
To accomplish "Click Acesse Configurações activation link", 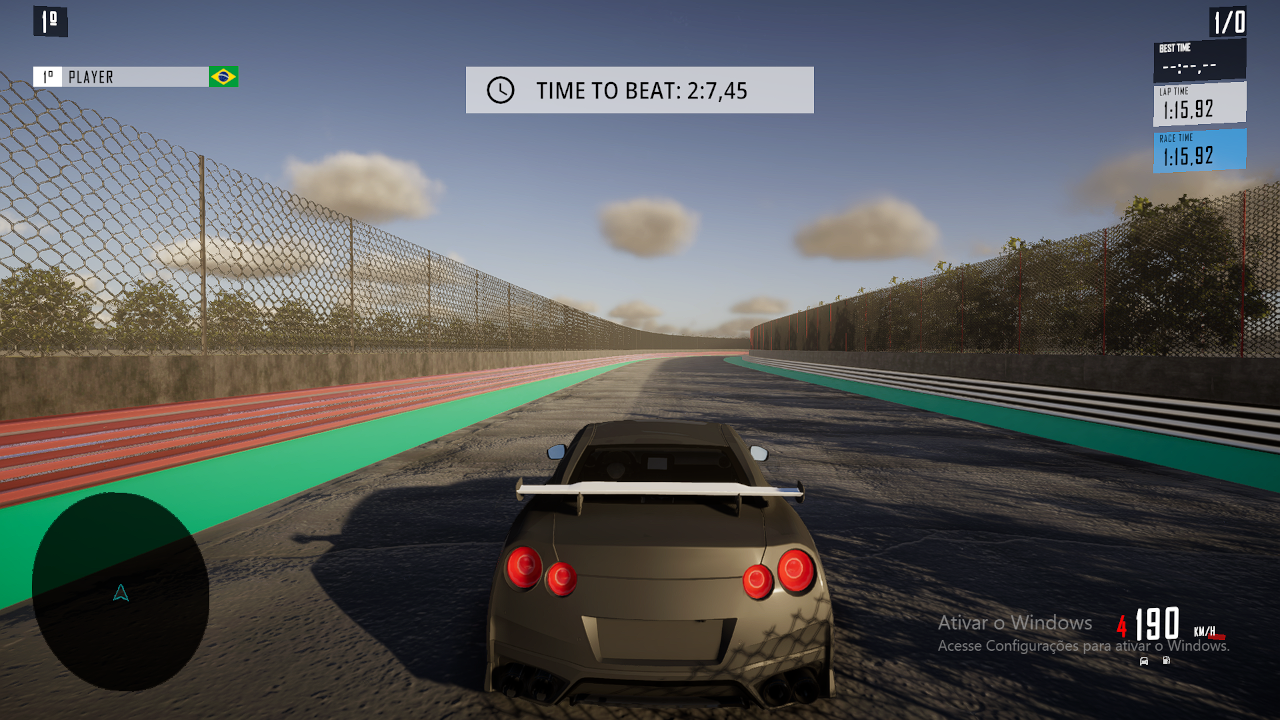I will pos(1010,647).
